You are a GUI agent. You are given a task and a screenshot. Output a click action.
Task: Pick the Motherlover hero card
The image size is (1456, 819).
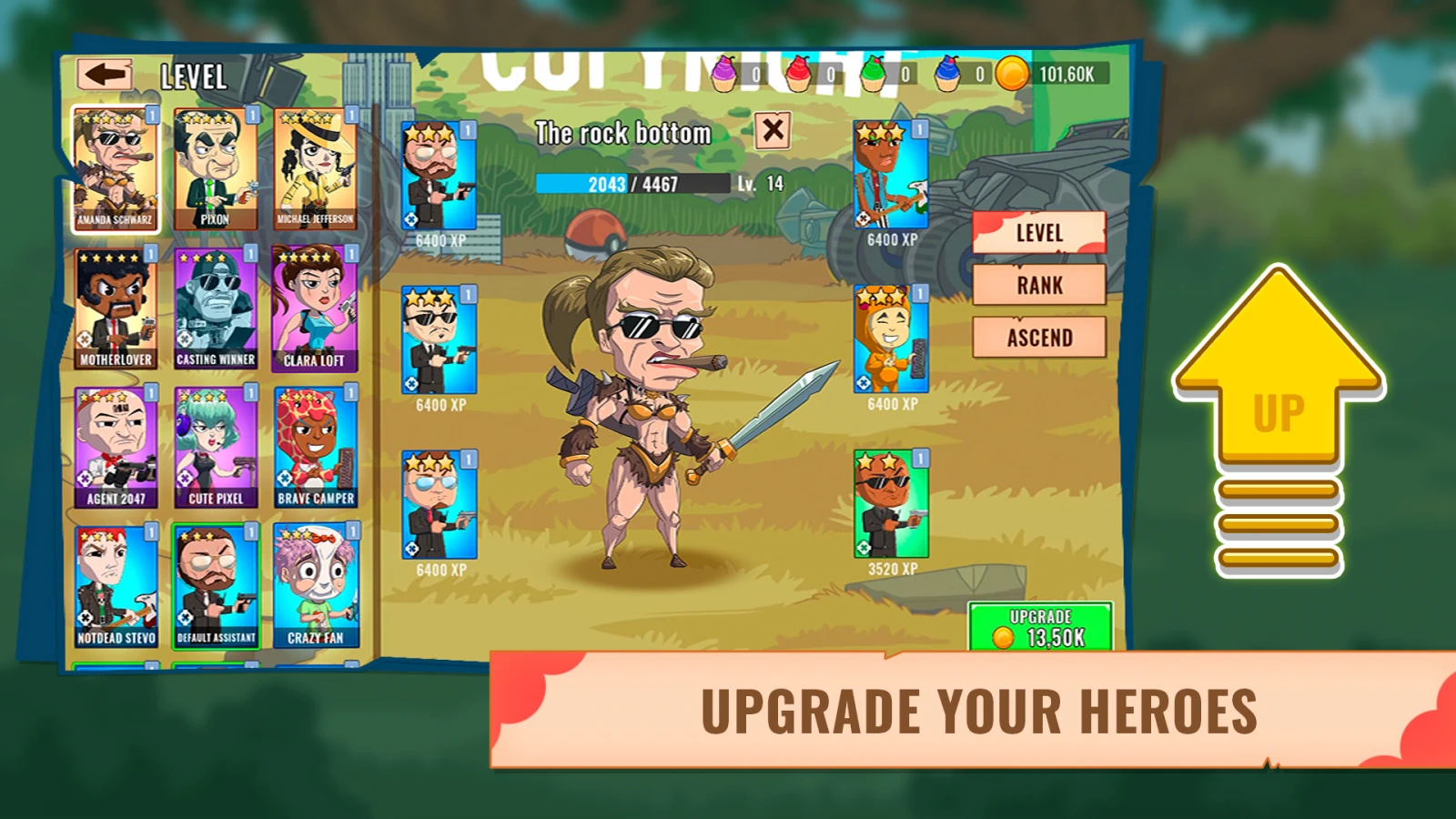click(x=115, y=309)
